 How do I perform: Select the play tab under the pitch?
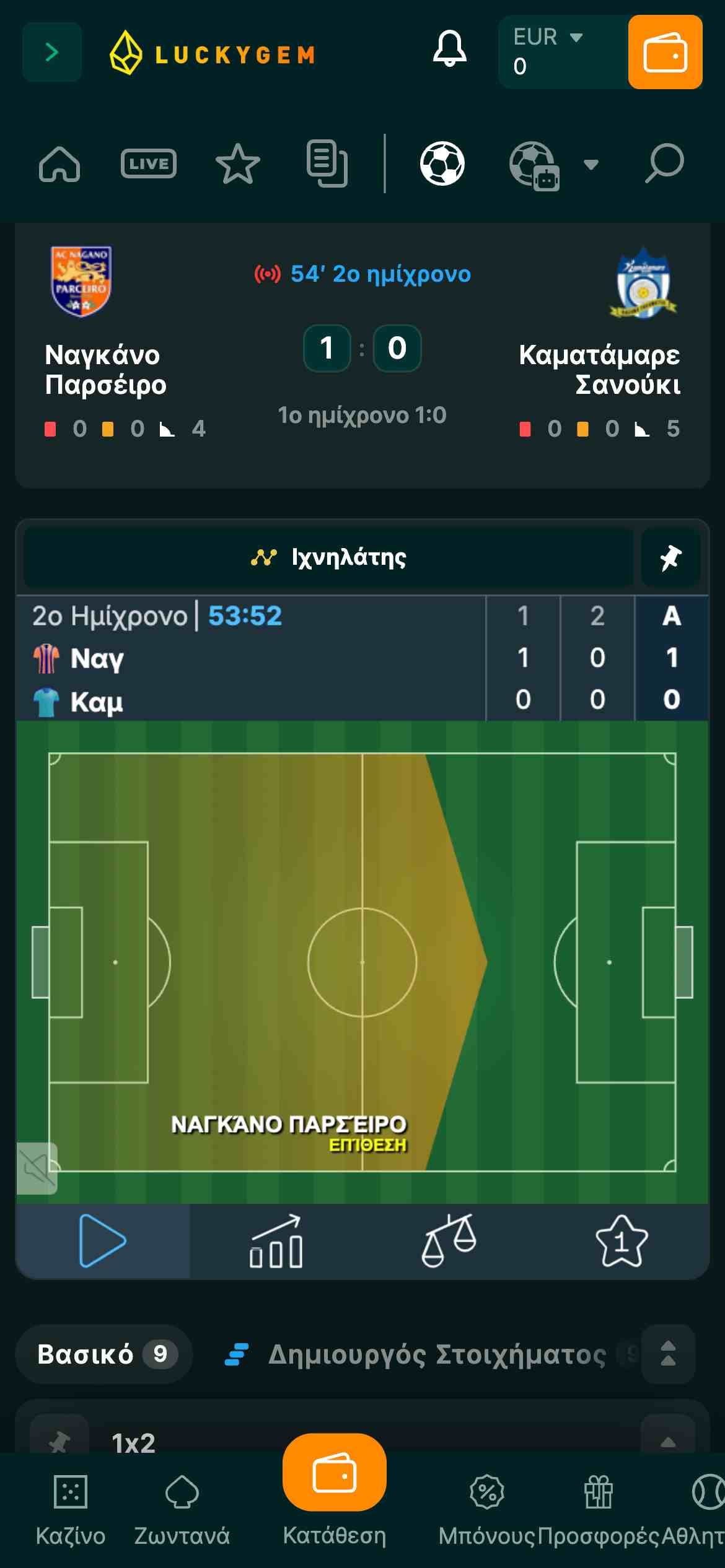tap(102, 1241)
